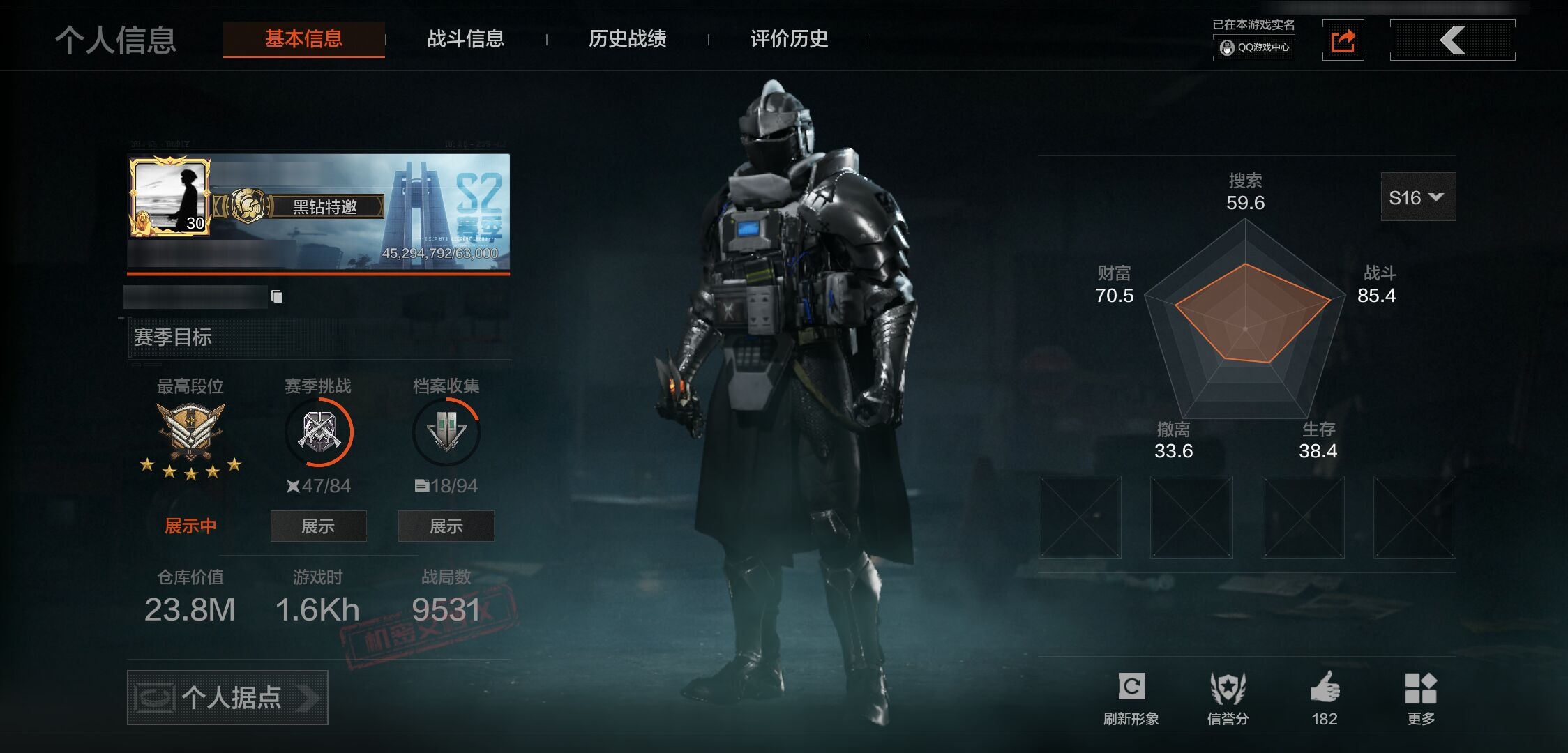Copy player ID with the copy icon
This screenshot has height=753, width=1568.
click(277, 296)
